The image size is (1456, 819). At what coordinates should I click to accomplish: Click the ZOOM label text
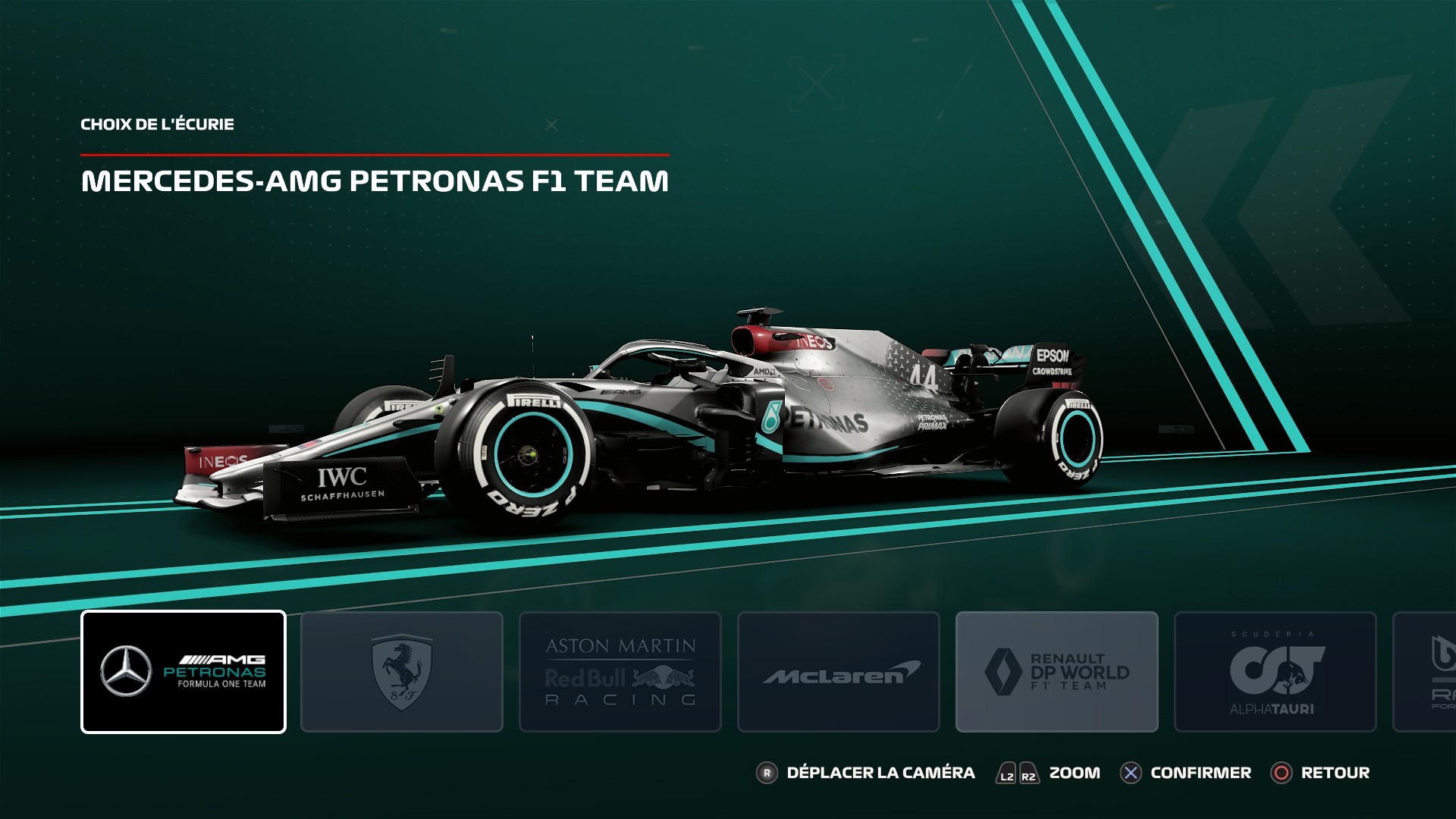pos(1075,773)
